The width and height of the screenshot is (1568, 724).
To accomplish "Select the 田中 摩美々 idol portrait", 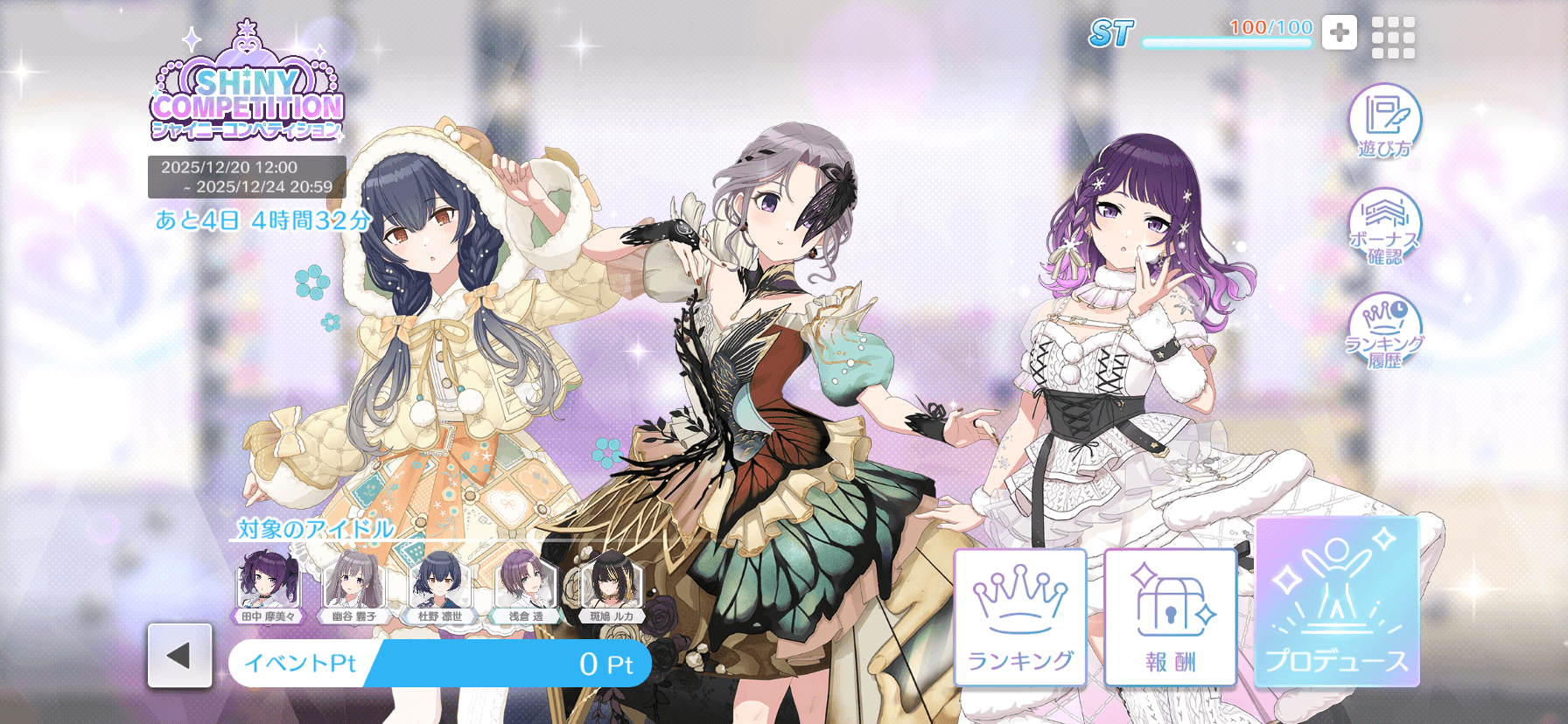I will click(269, 584).
